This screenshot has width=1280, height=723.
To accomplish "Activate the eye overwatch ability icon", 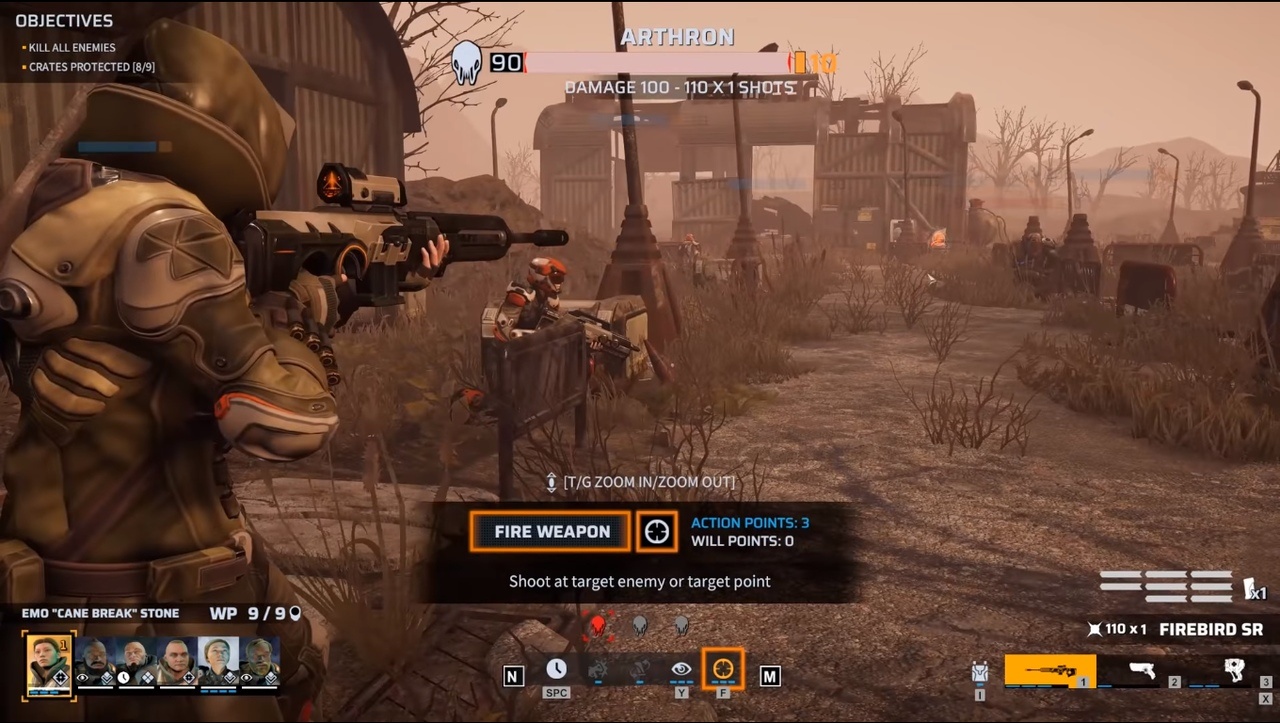I will click(681, 670).
